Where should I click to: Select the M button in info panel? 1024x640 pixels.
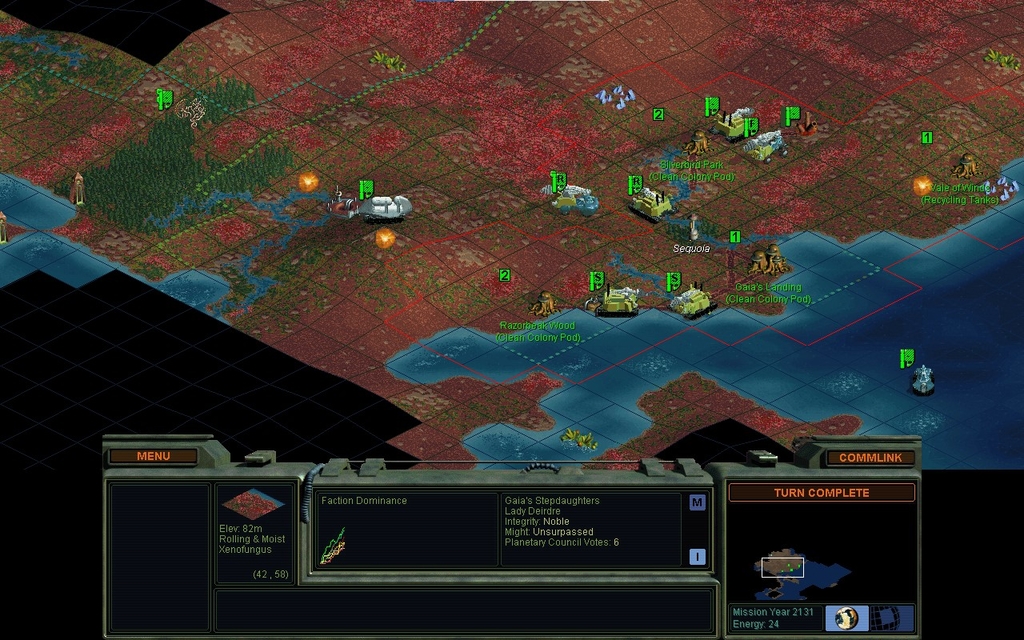point(697,503)
